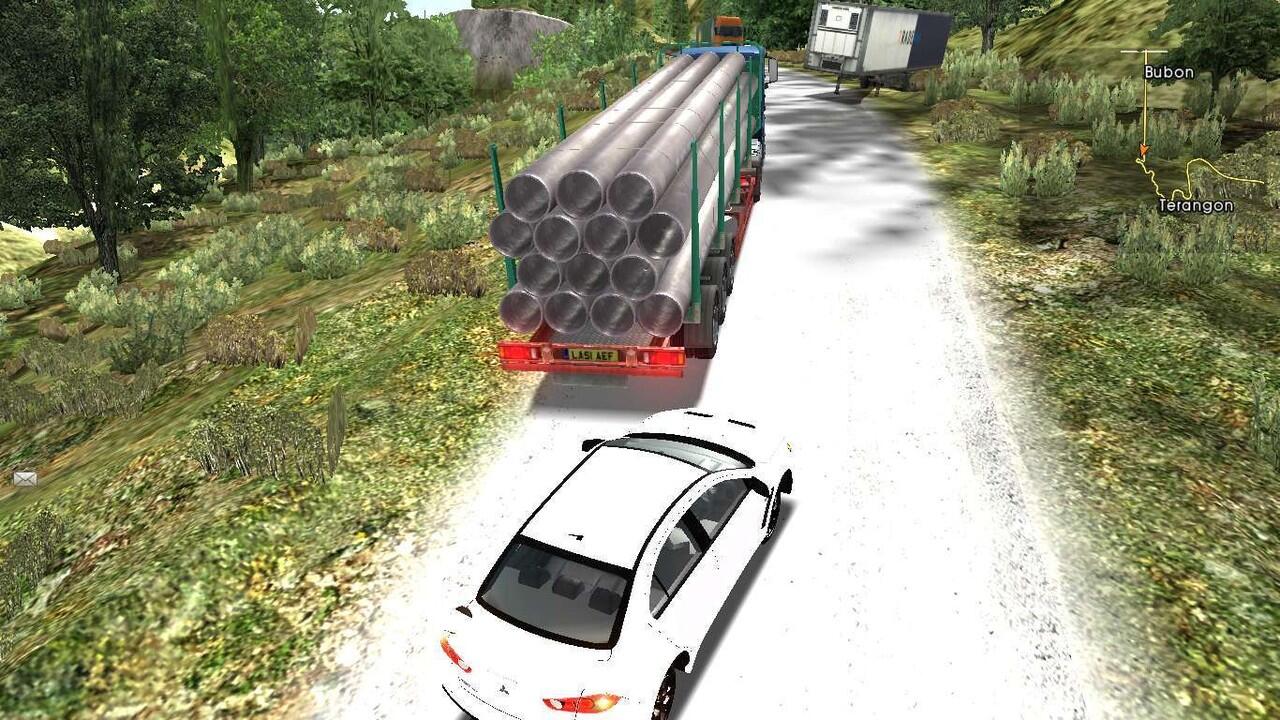This screenshot has width=1280, height=720.
Task: Open the envelope message icon
Action: pos(25,479)
